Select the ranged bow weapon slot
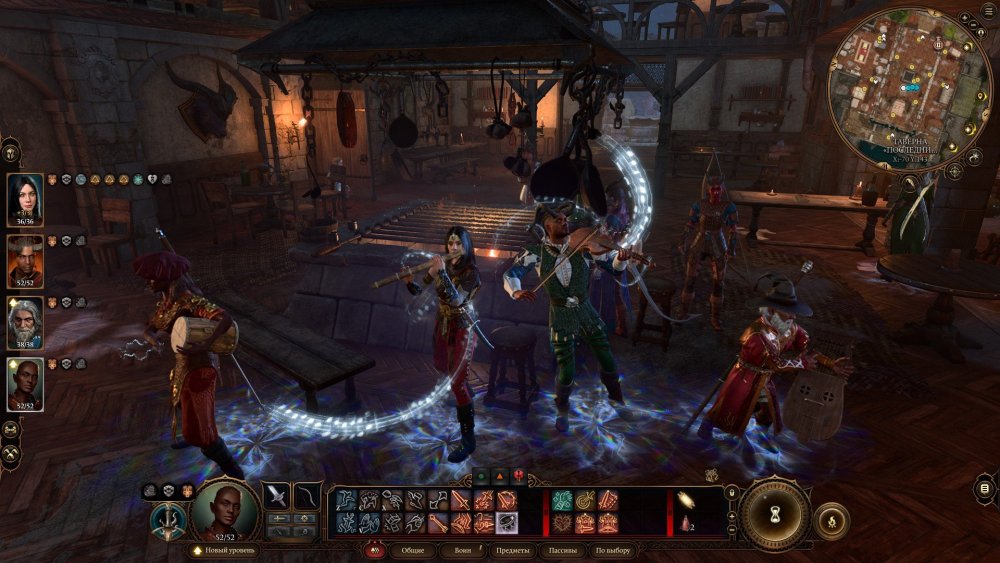Screen dimensions: 1000x563 (308, 496)
